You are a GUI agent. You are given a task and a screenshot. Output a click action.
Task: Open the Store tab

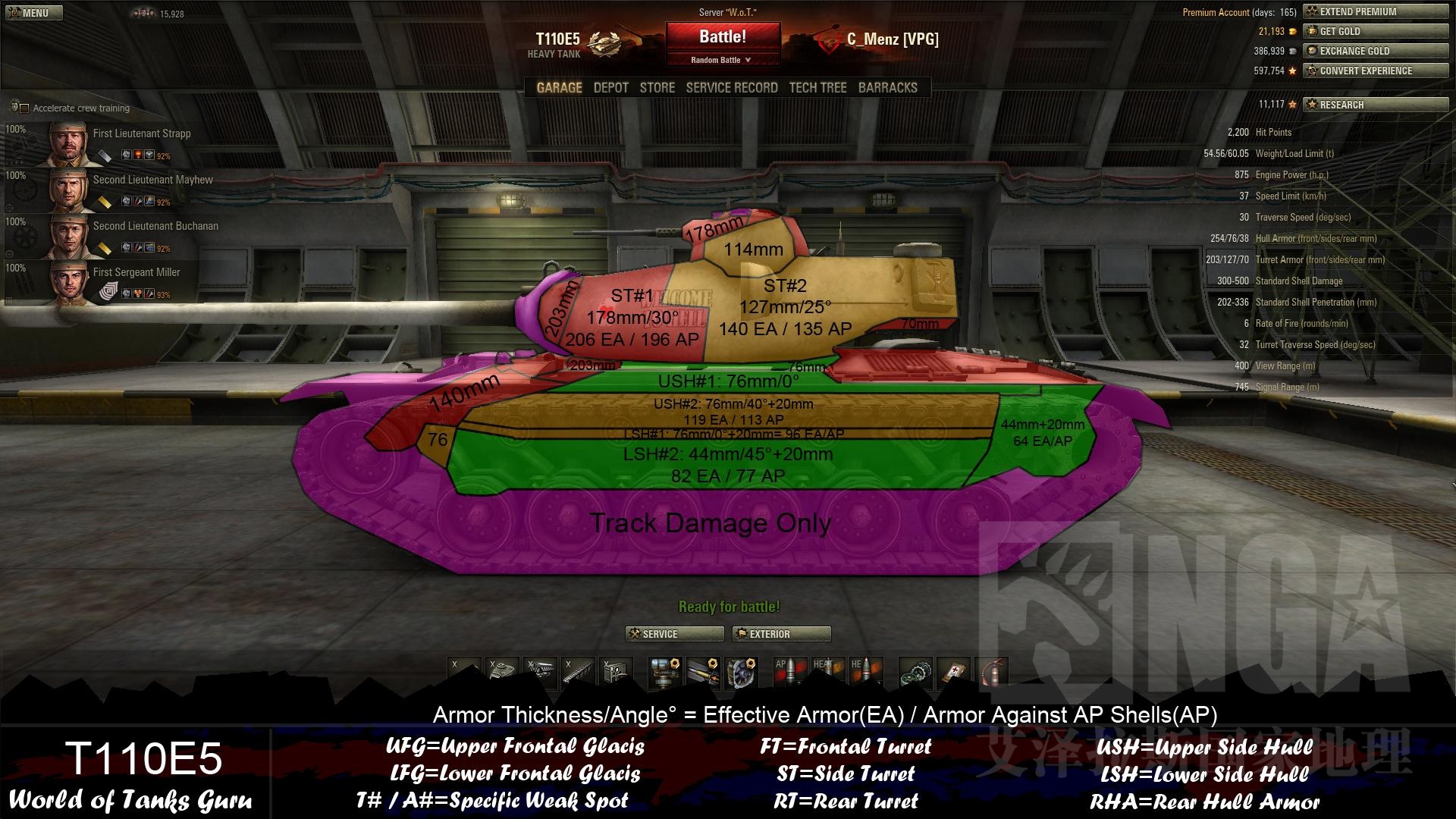[x=657, y=88]
